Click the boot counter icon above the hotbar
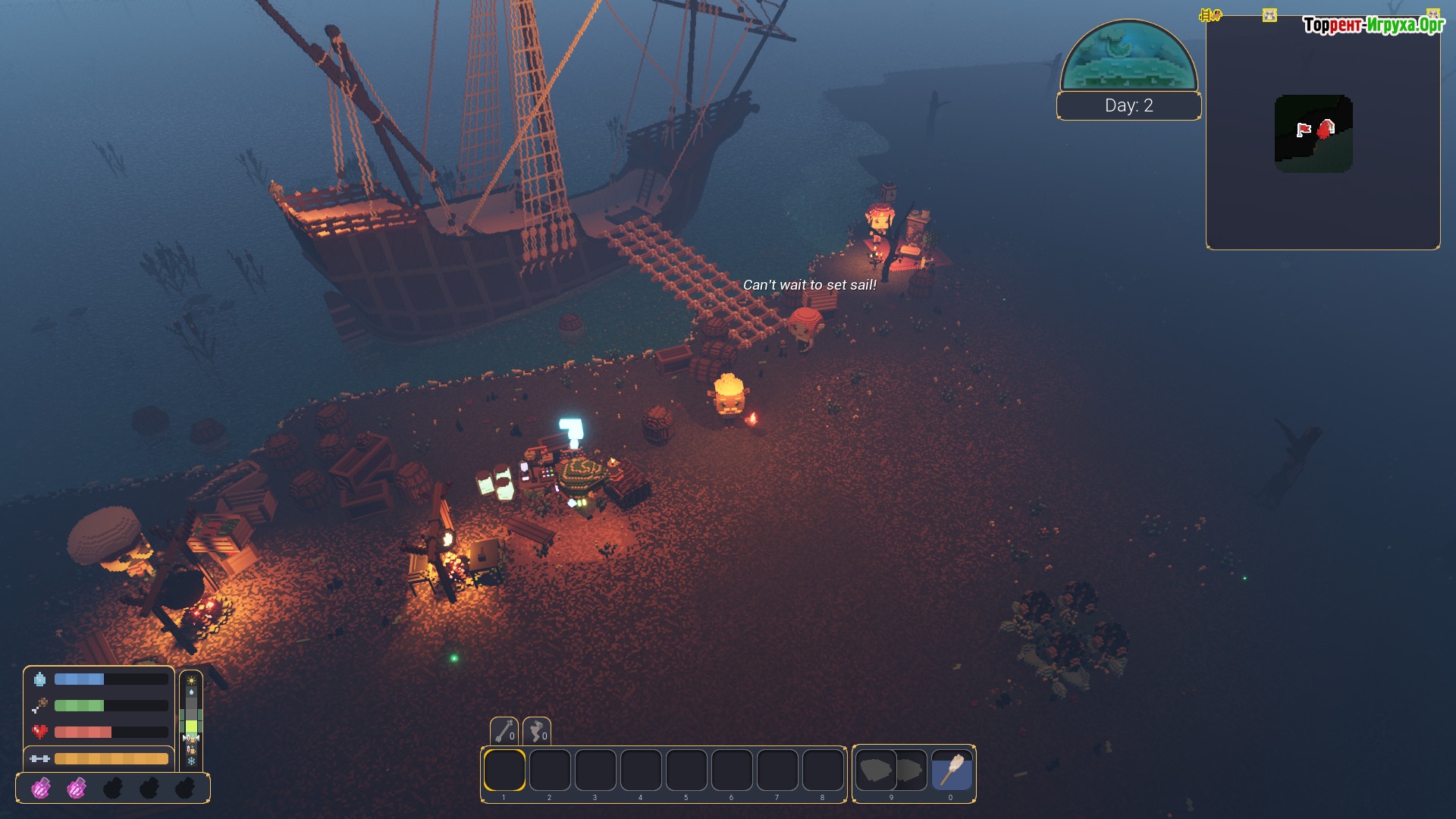The width and height of the screenshot is (1456, 819). (537, 732)
